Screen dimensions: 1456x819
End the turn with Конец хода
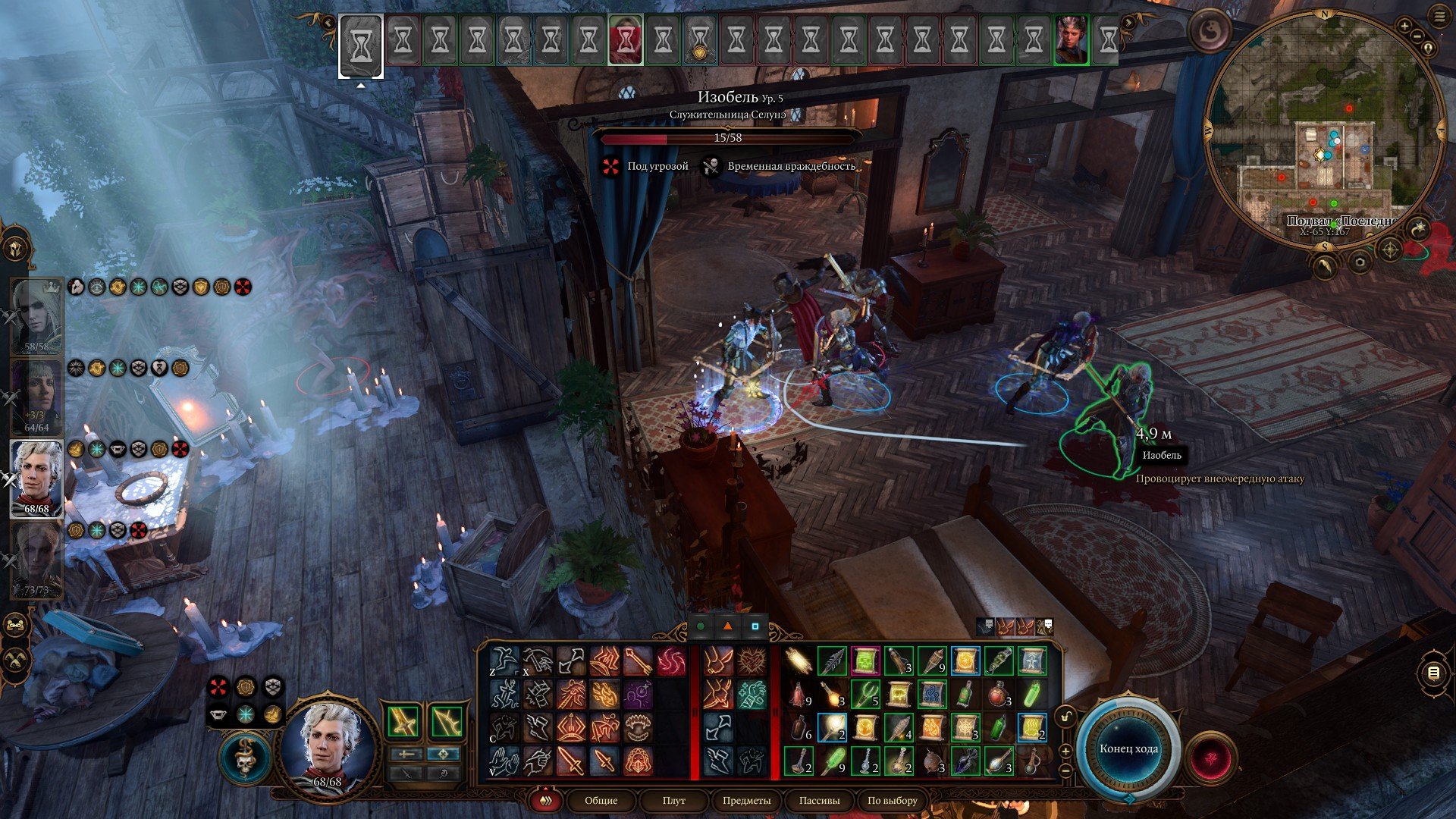[1128, 748]
